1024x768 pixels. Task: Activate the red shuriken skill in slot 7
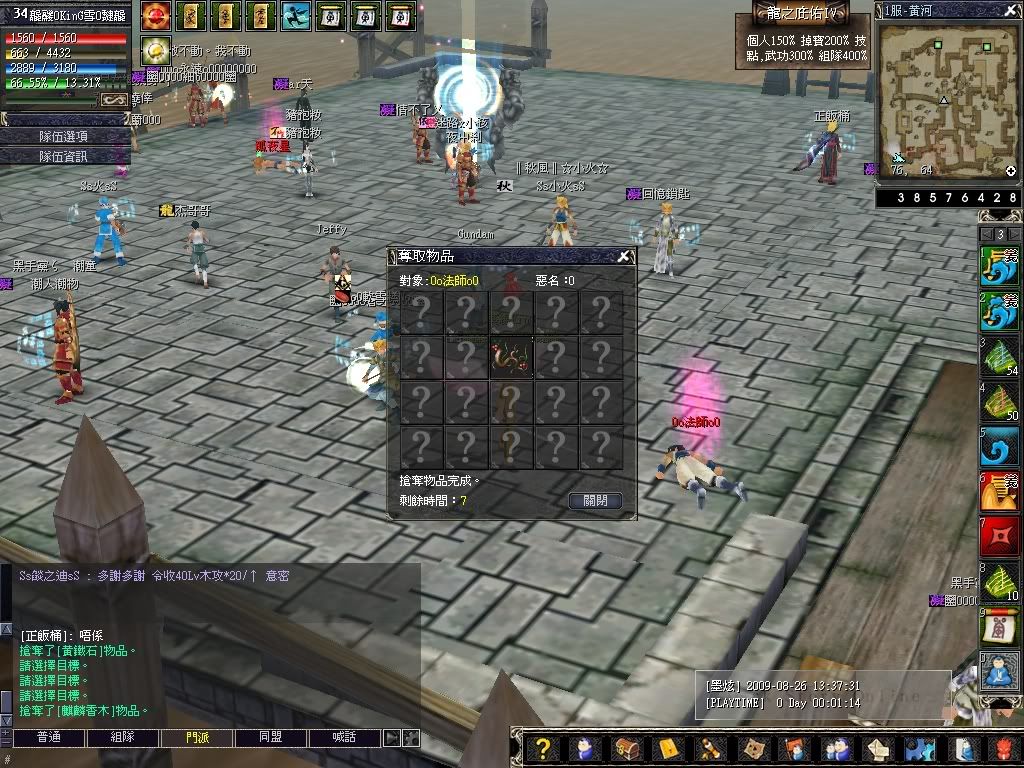tap(1000, 537)
